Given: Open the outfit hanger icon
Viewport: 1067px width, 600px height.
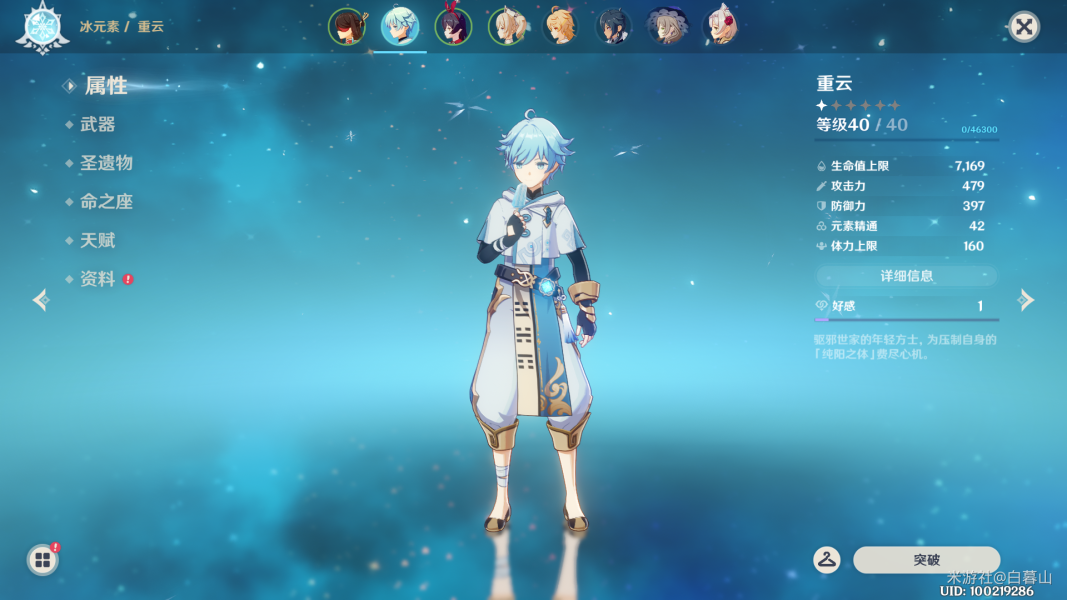Looking at the screenshot, I should coord(827,560).
